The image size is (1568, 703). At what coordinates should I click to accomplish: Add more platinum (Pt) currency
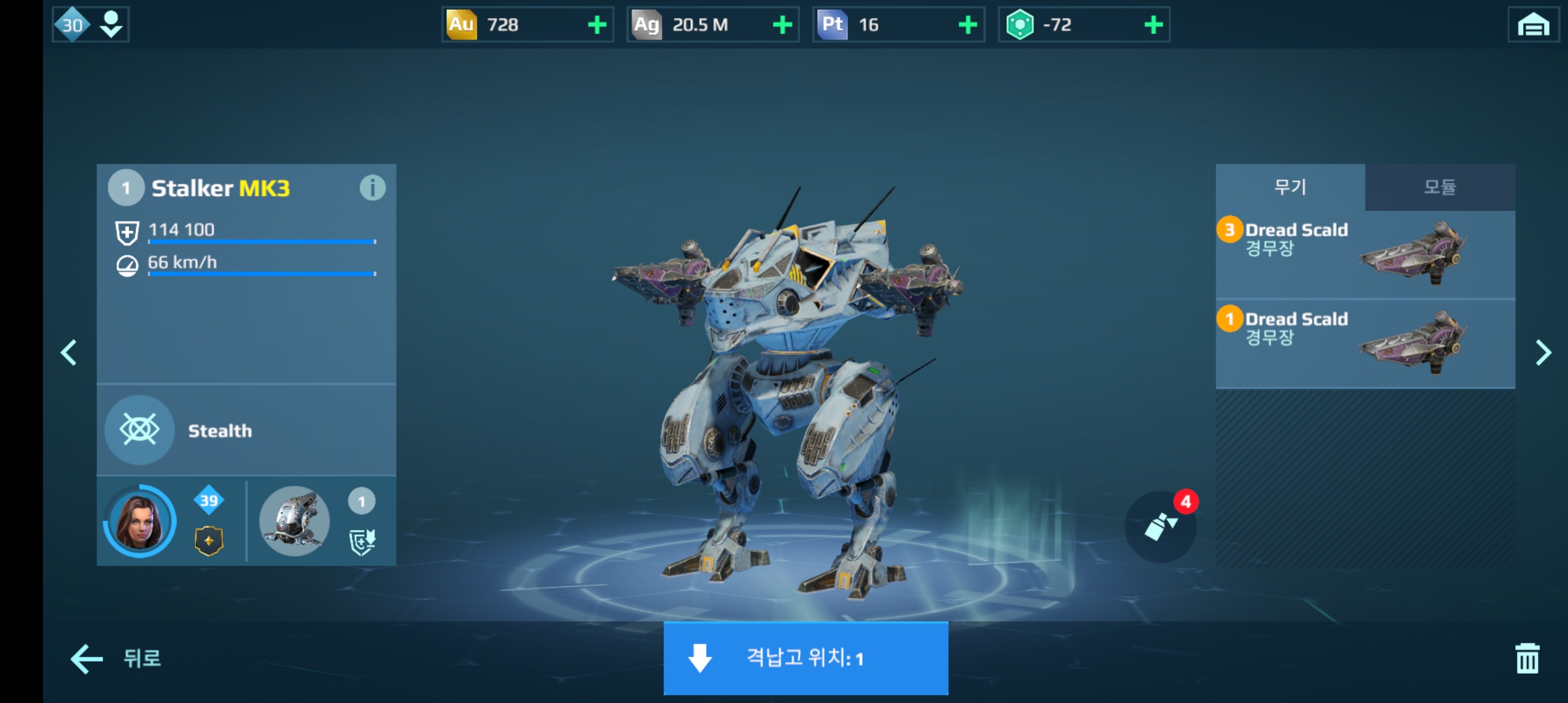click(x=968, y=25)
